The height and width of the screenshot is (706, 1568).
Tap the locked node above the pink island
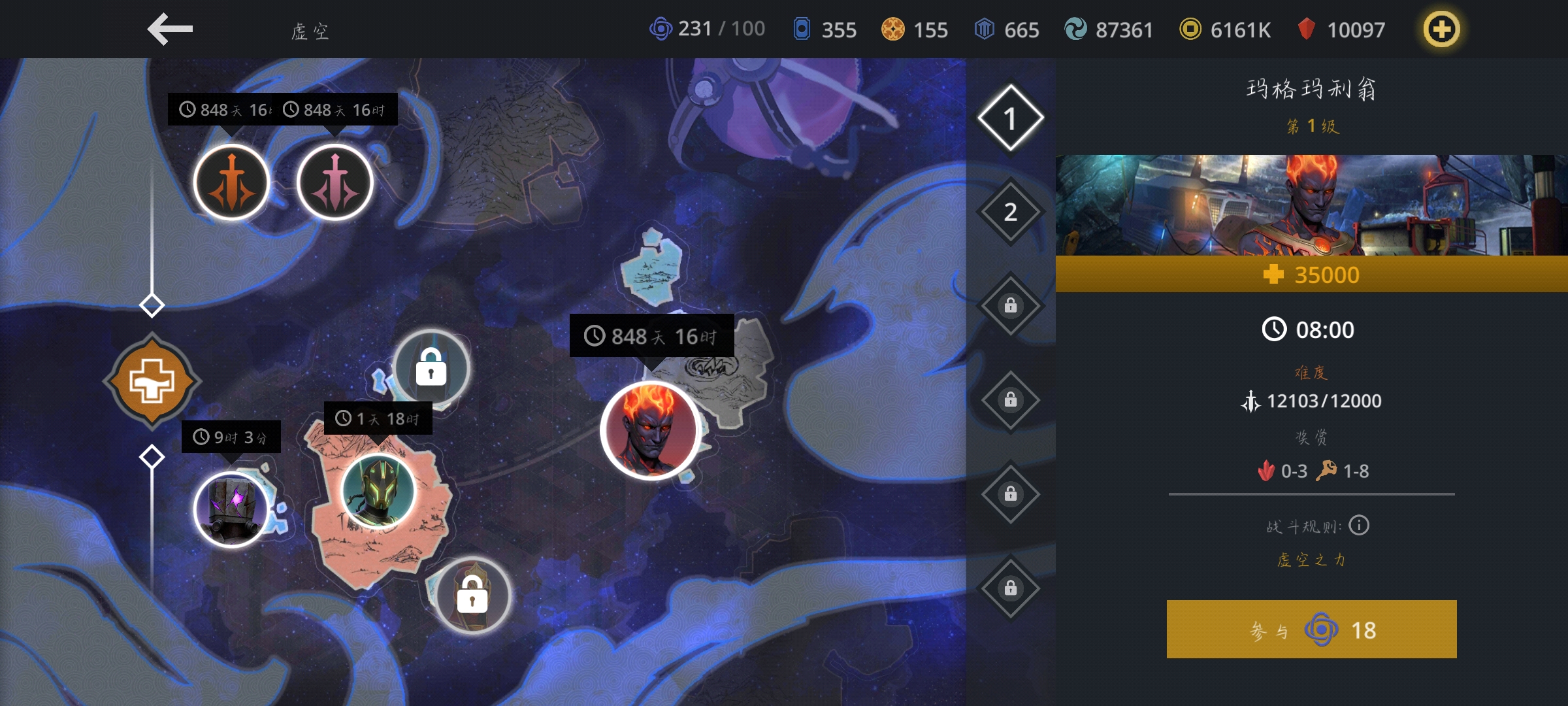click(x=431, y=367)
